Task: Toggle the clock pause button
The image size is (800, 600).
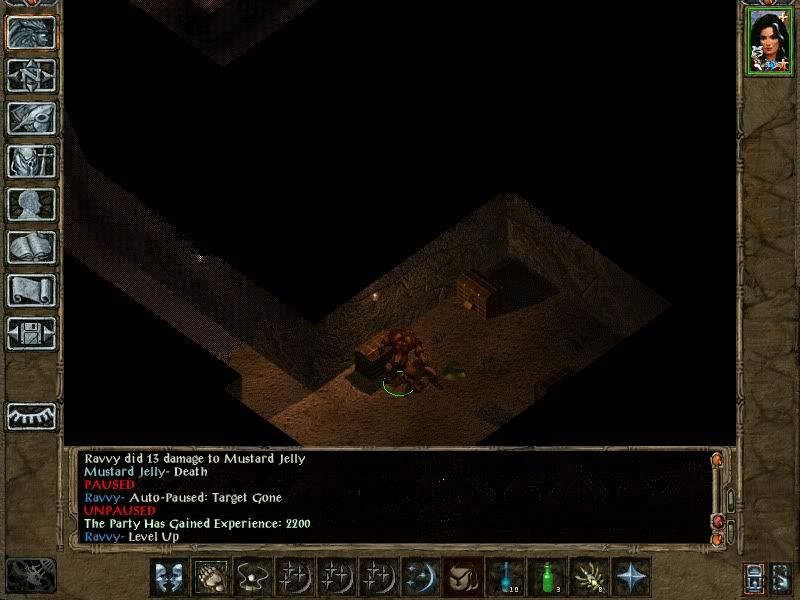Action: 30,574
